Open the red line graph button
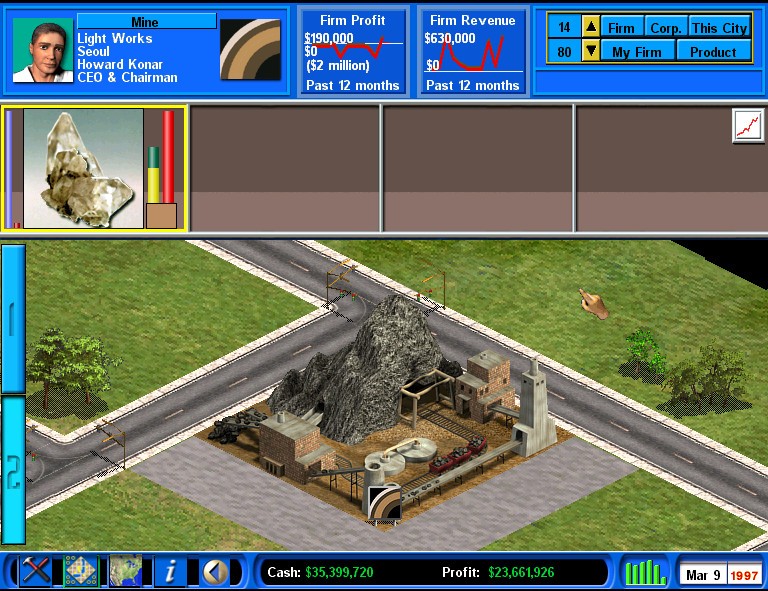The height and width of the screenshot is (591, 768). tap(746, 125)
